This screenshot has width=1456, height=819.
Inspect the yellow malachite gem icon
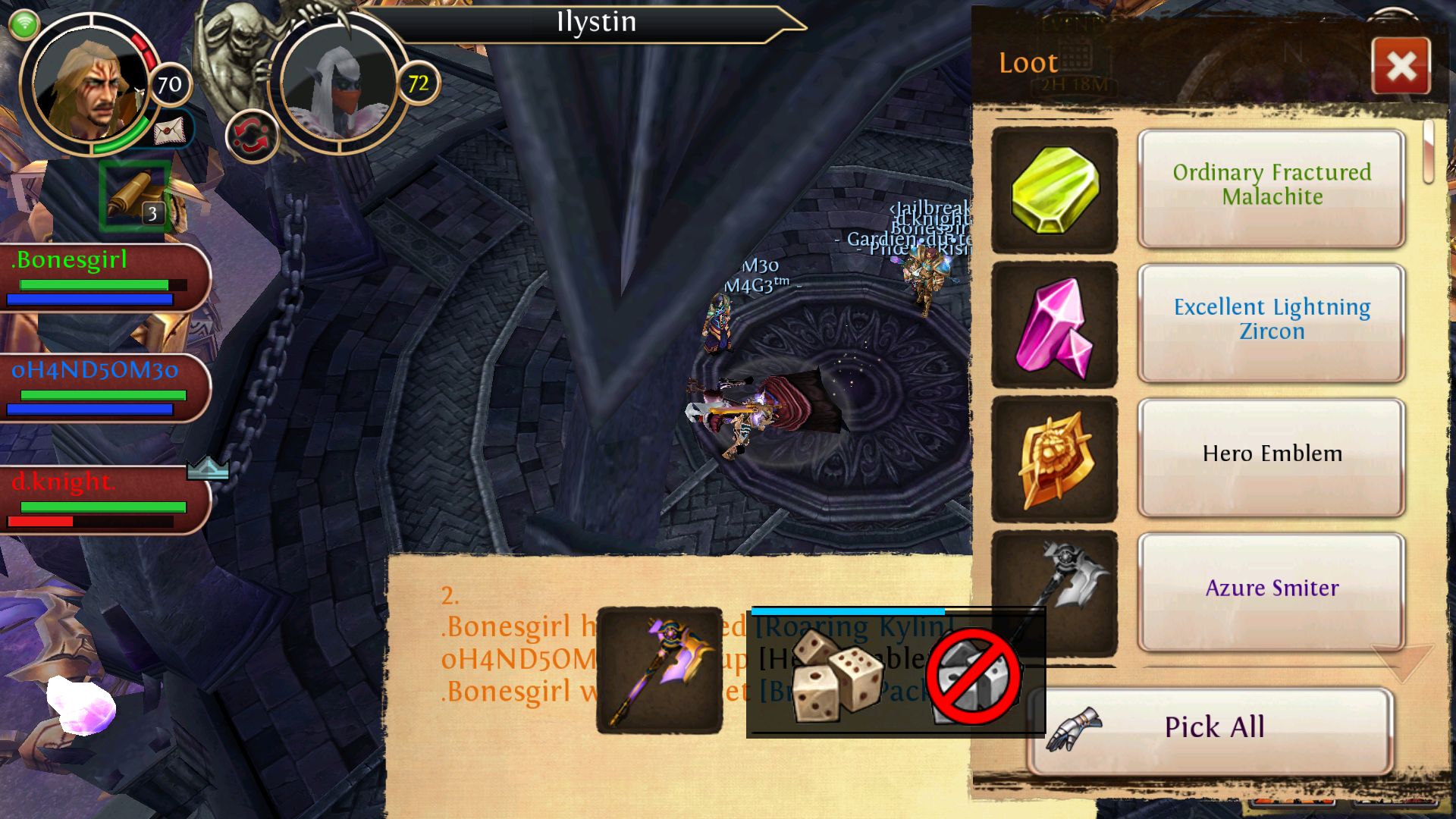(x=1054, y=190)
